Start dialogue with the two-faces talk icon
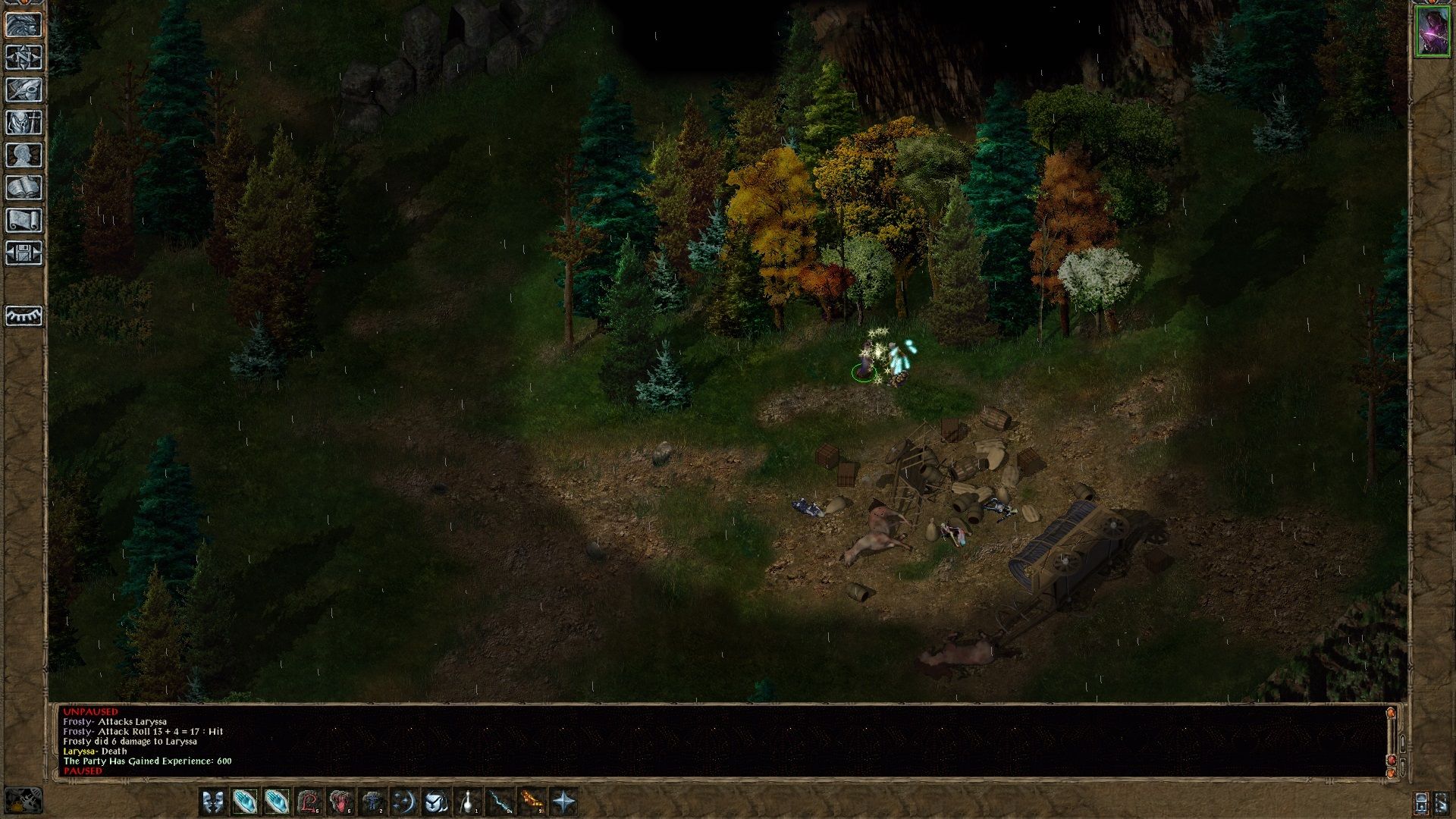Screen dimensions: 1456x819 [213, 802]
